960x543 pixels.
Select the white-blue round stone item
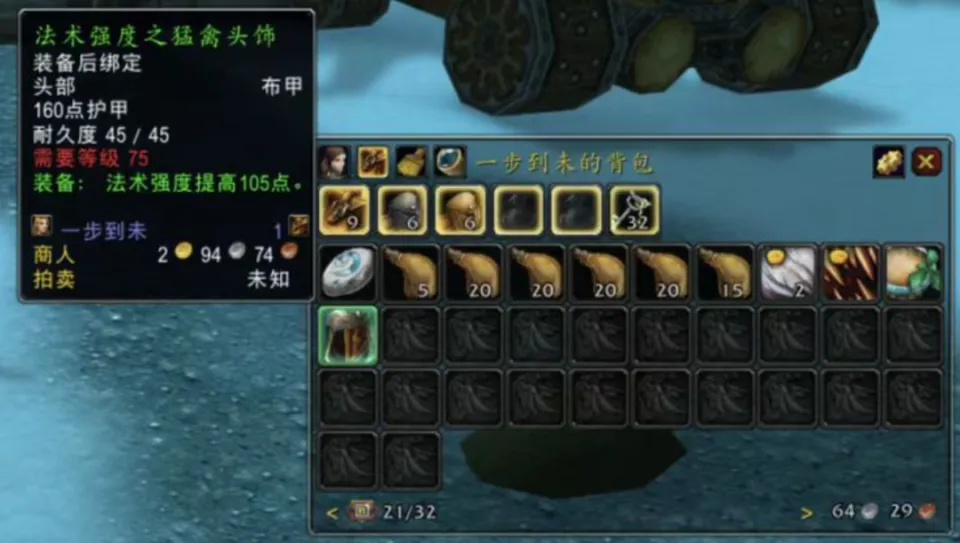(x=347, y=273)
